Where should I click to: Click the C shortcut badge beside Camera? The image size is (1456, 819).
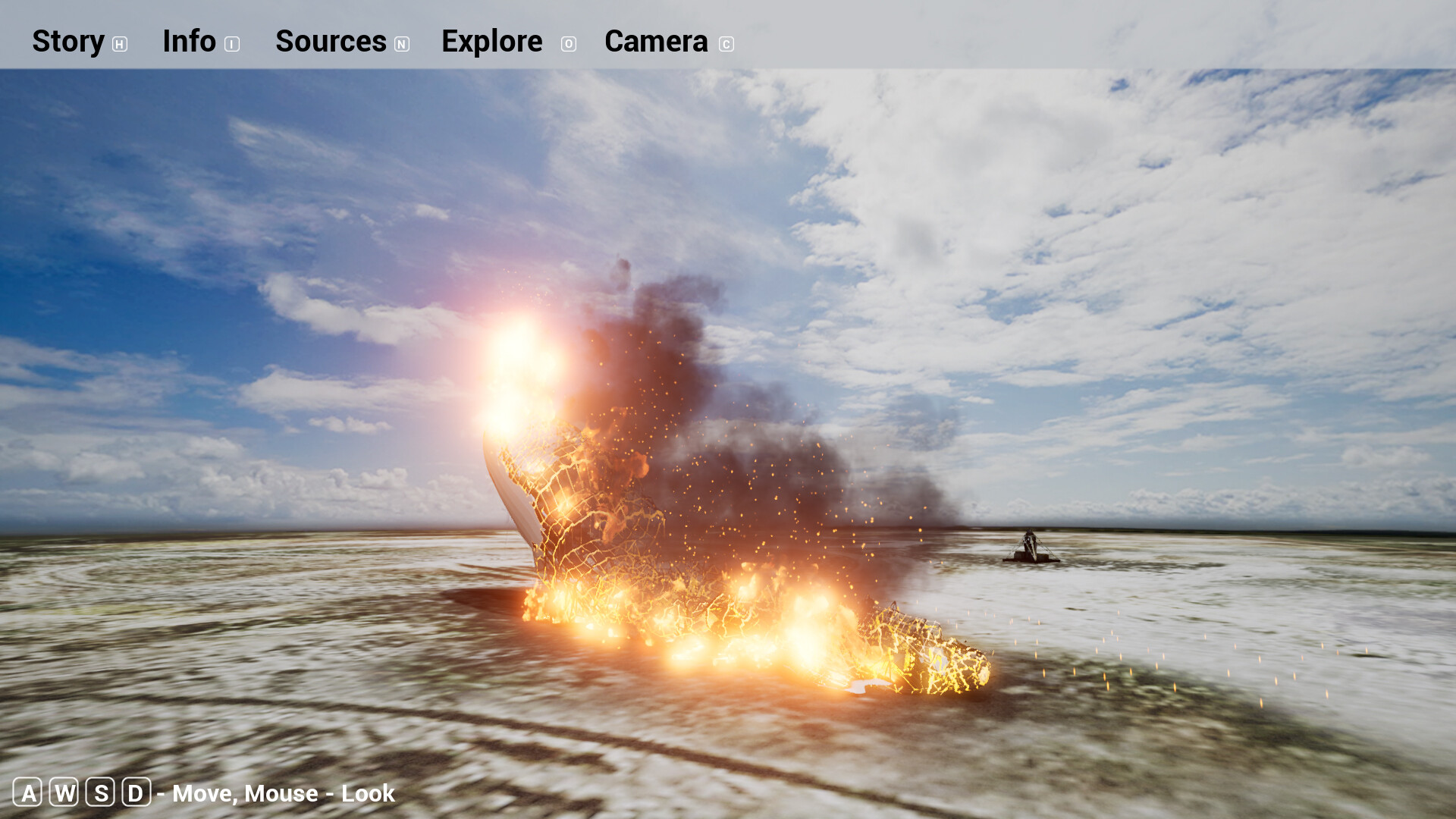[726, 44]
